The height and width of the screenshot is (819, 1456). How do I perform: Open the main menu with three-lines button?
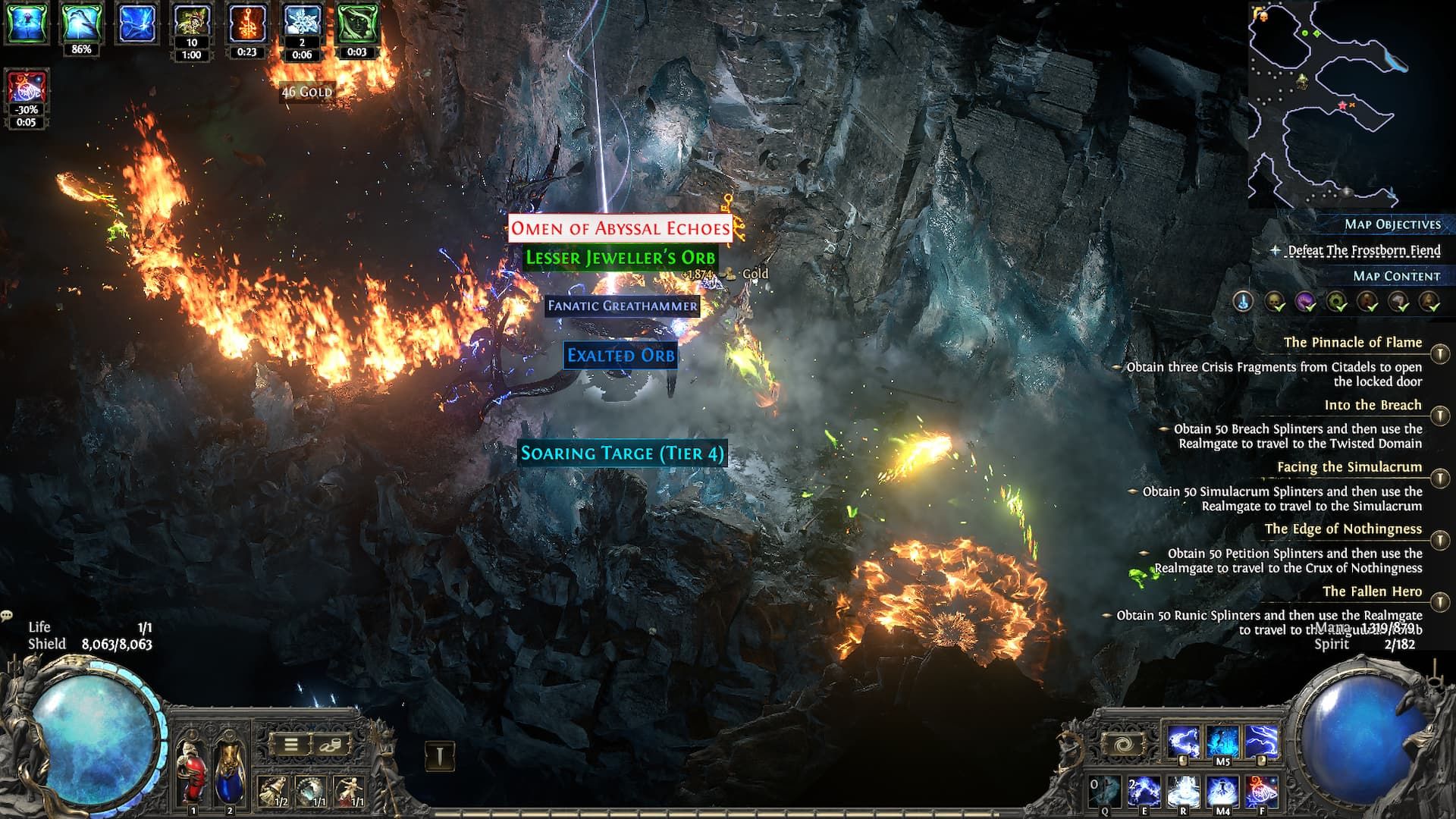[291, 744]
